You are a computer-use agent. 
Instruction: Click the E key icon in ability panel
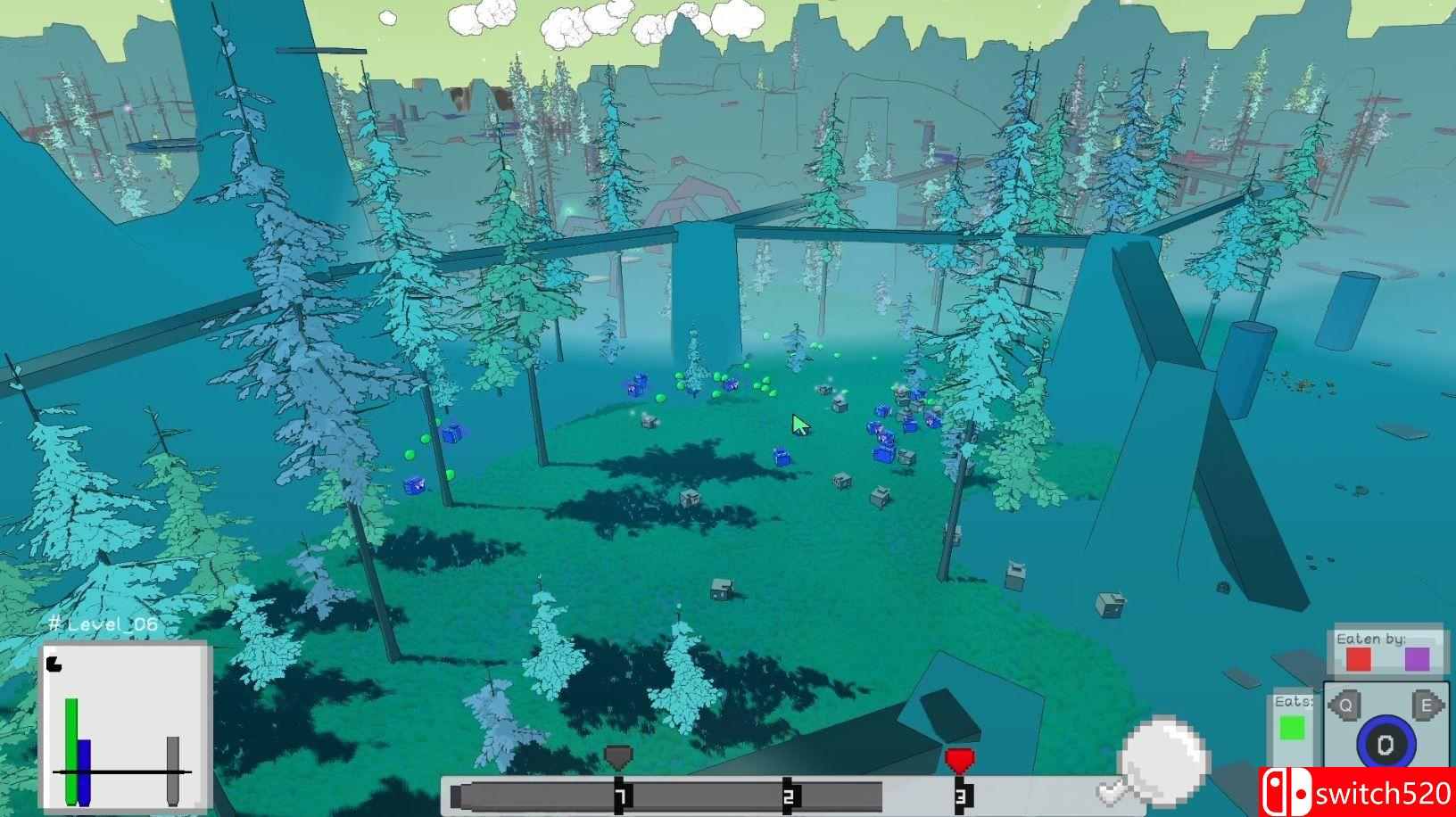pos(1428,705)
